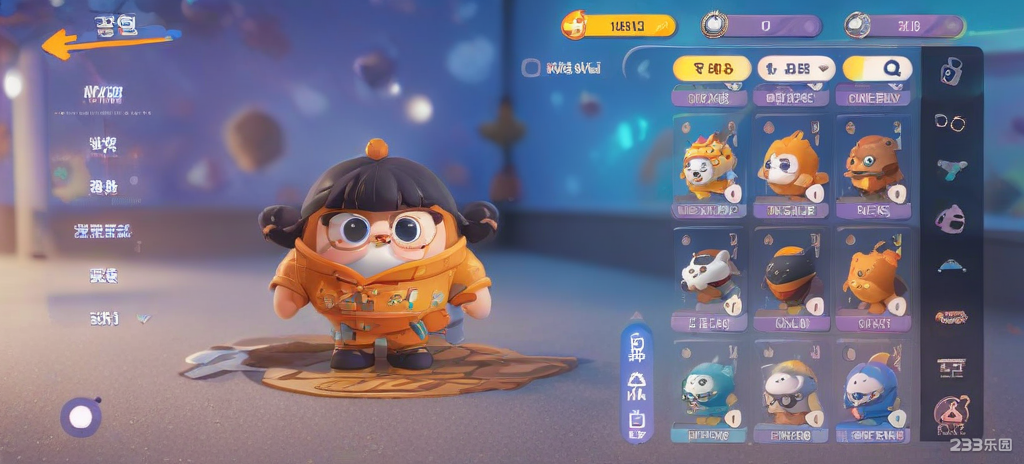The image size is (1024, 464).
Task: Select the orange fox costume card
Action: [791, 164]
